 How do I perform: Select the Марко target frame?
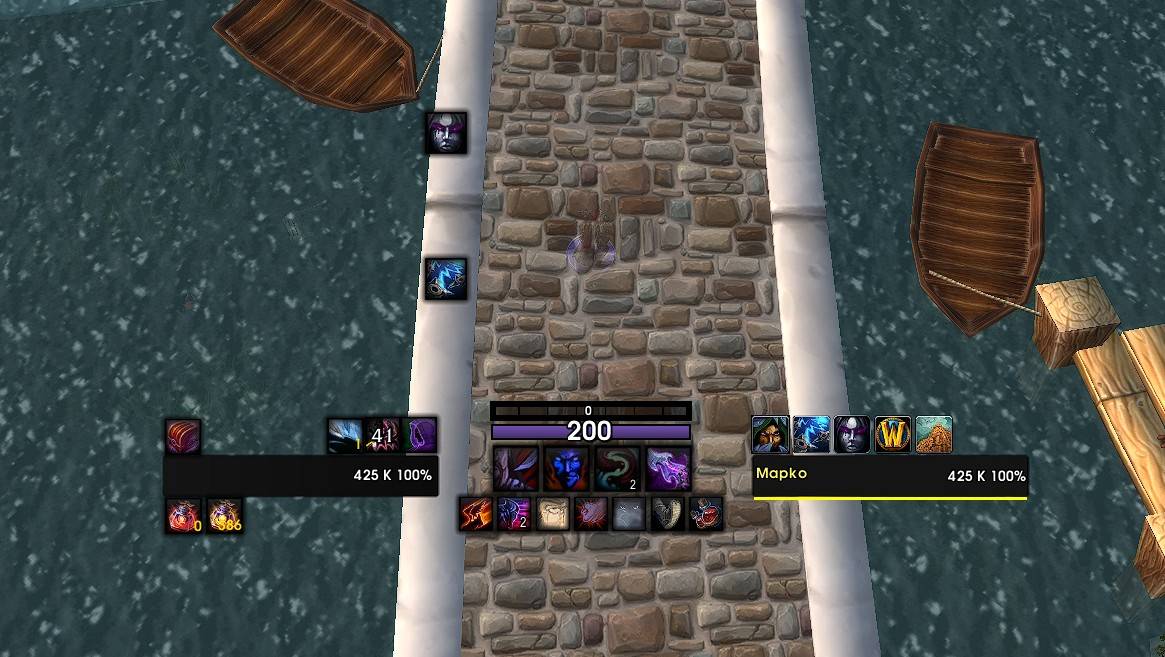[889, 477]
